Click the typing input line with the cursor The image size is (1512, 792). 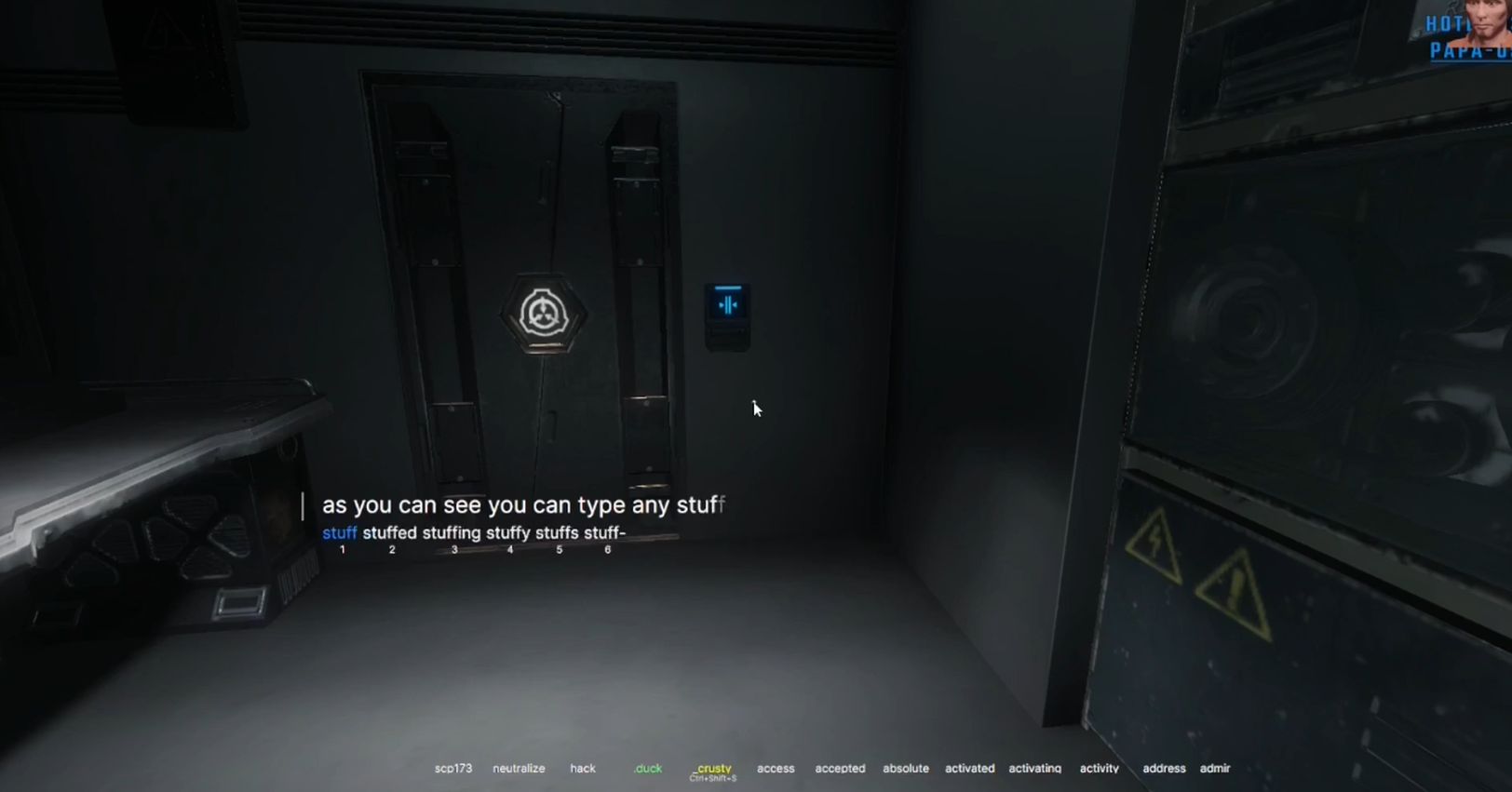521,505
